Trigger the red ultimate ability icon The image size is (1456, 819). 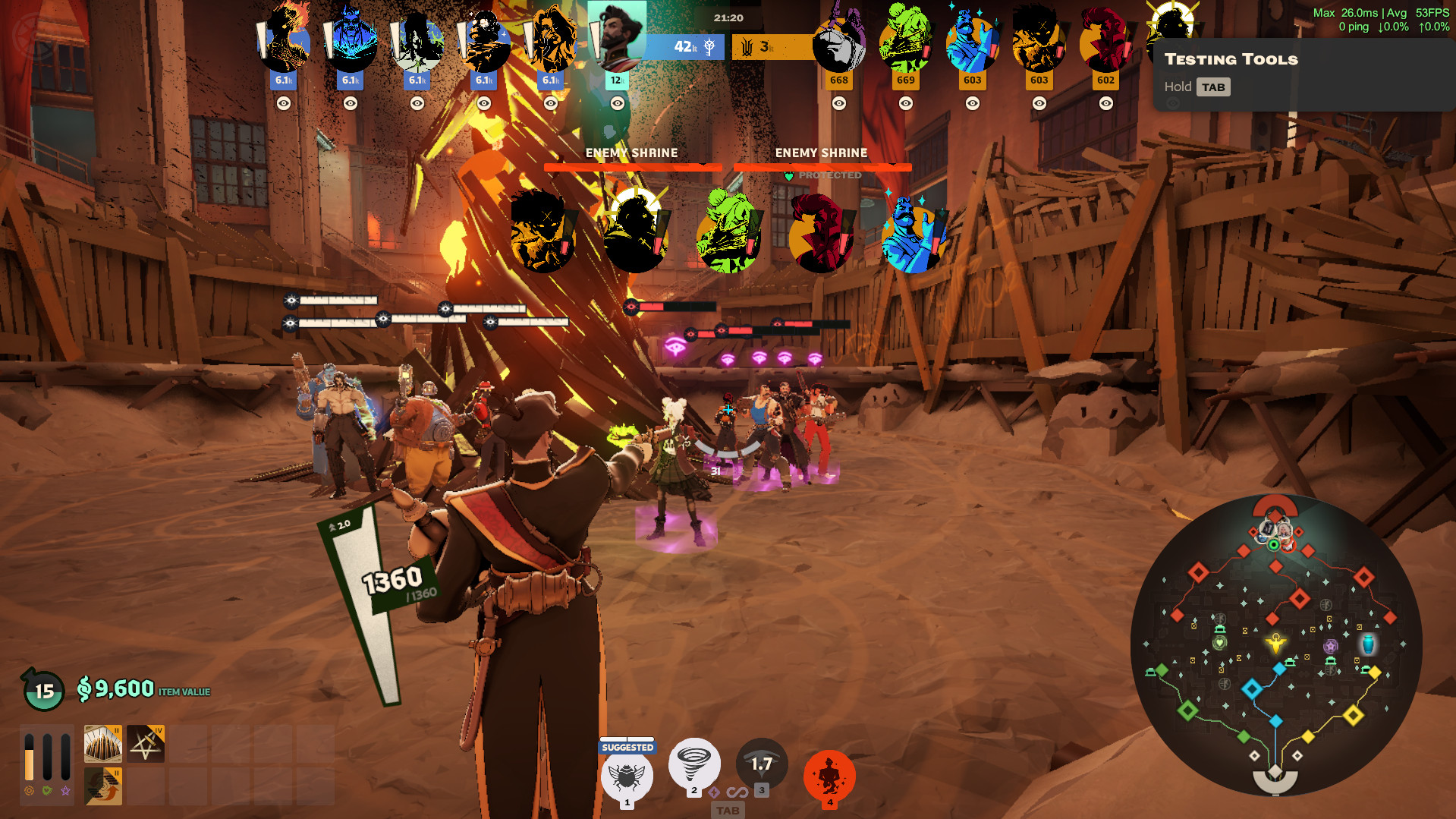(x=829, y=775)
